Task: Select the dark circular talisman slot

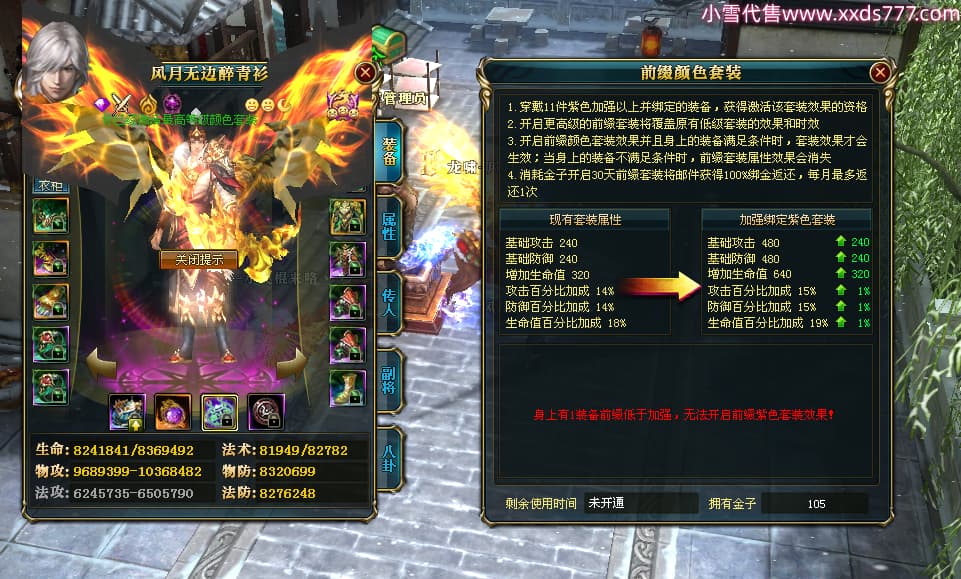Action: point(266,411)
